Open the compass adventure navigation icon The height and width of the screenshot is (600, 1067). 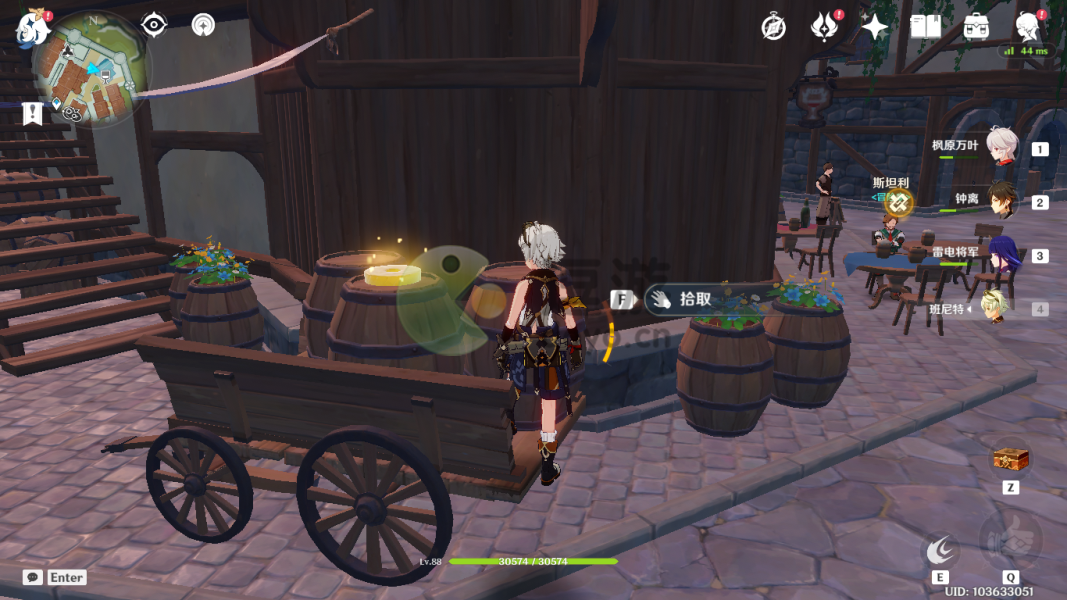(773, 27)
